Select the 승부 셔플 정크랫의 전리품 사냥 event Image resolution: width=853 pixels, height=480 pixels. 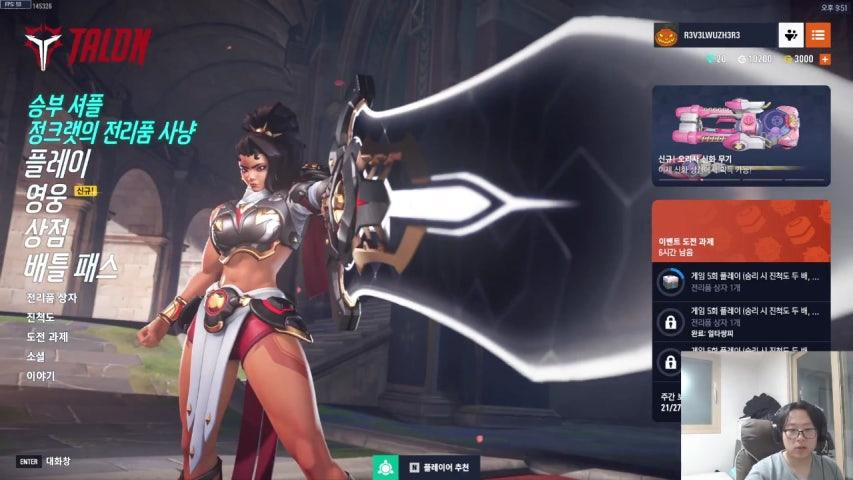112,118
